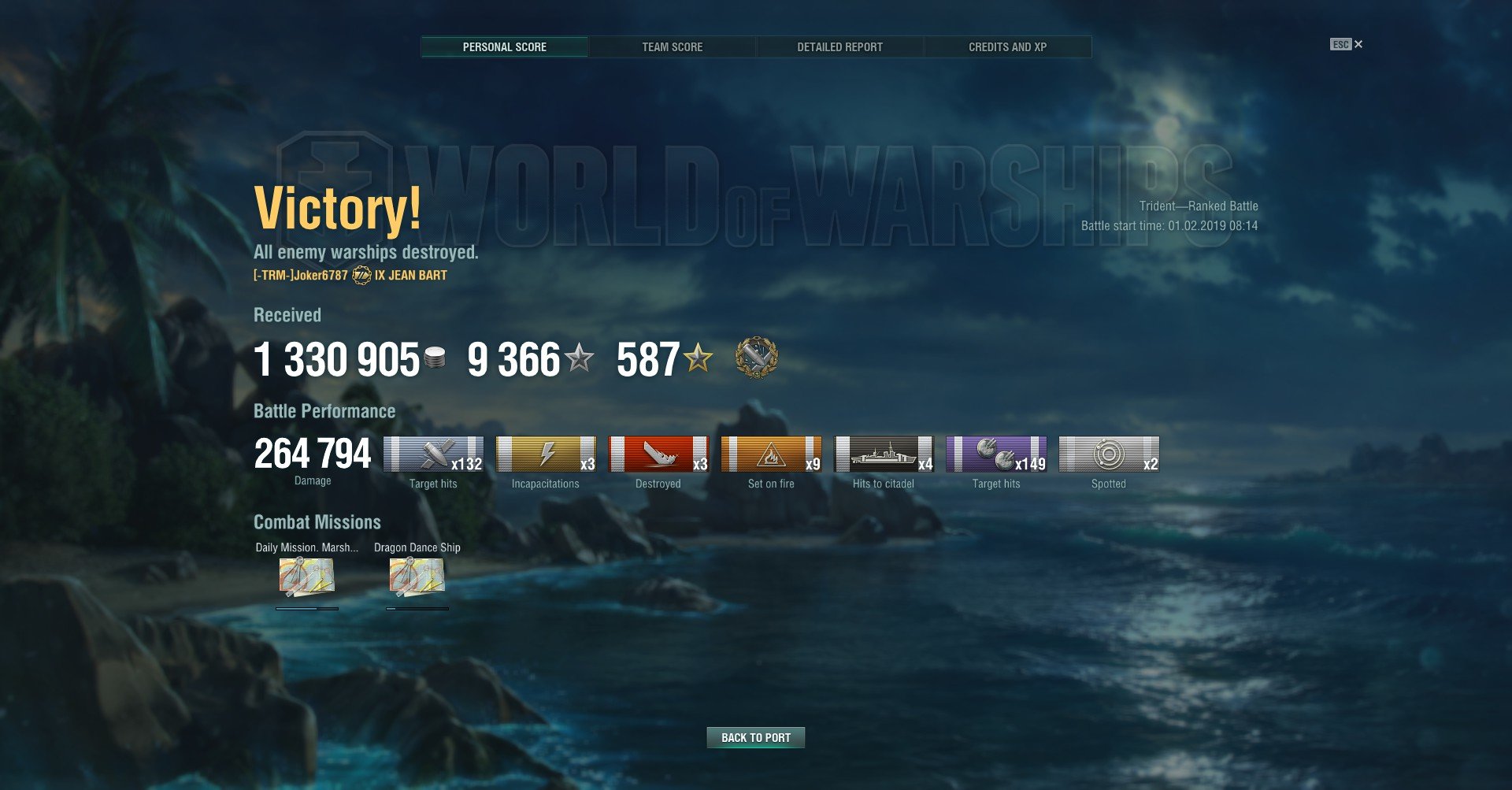The image size is (1512, 790).
Task: Select the Incapacitations ribbon
Action: click(x=546, y=454)
